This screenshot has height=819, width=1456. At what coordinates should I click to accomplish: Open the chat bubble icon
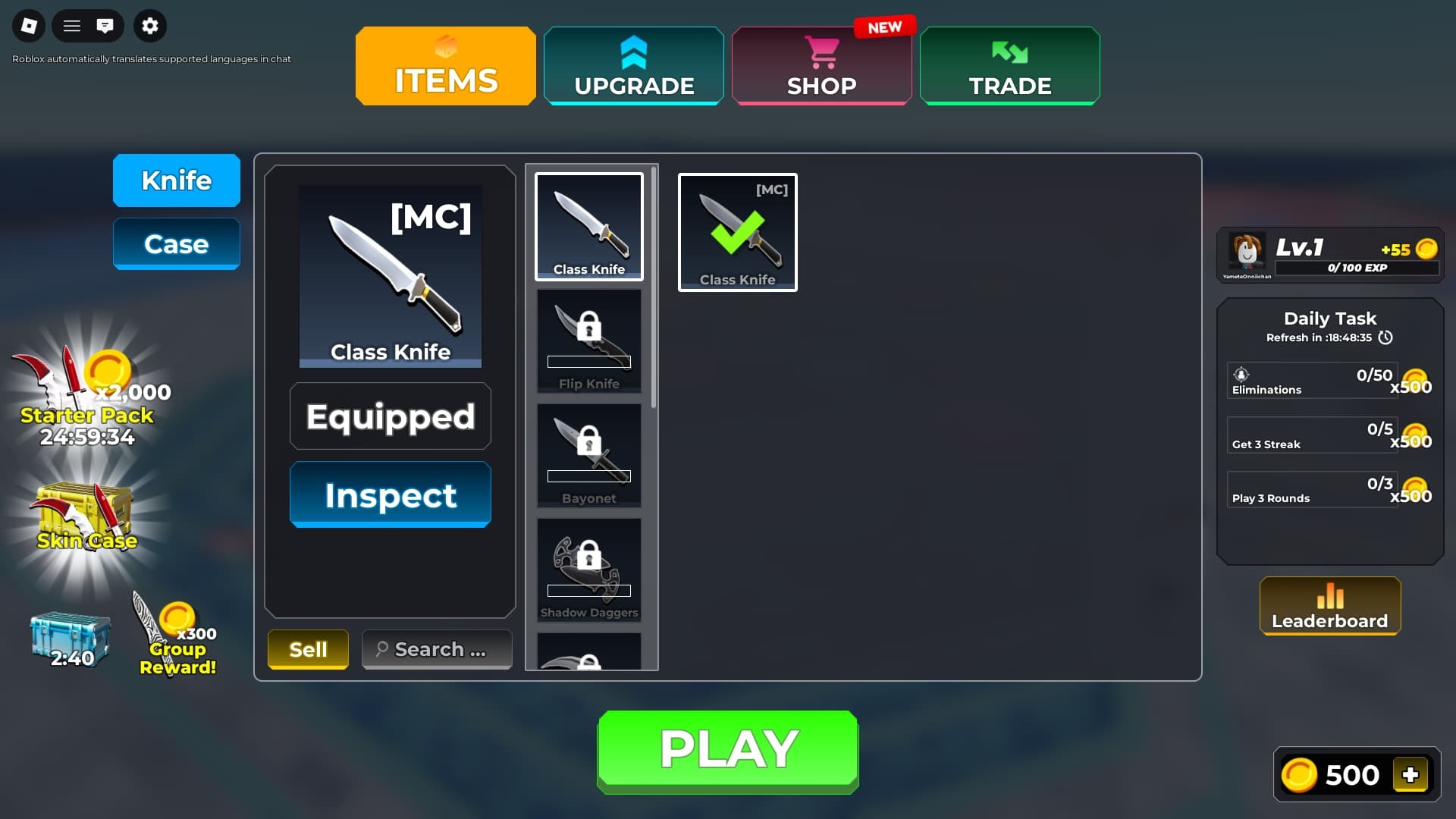tap(107, 25)
